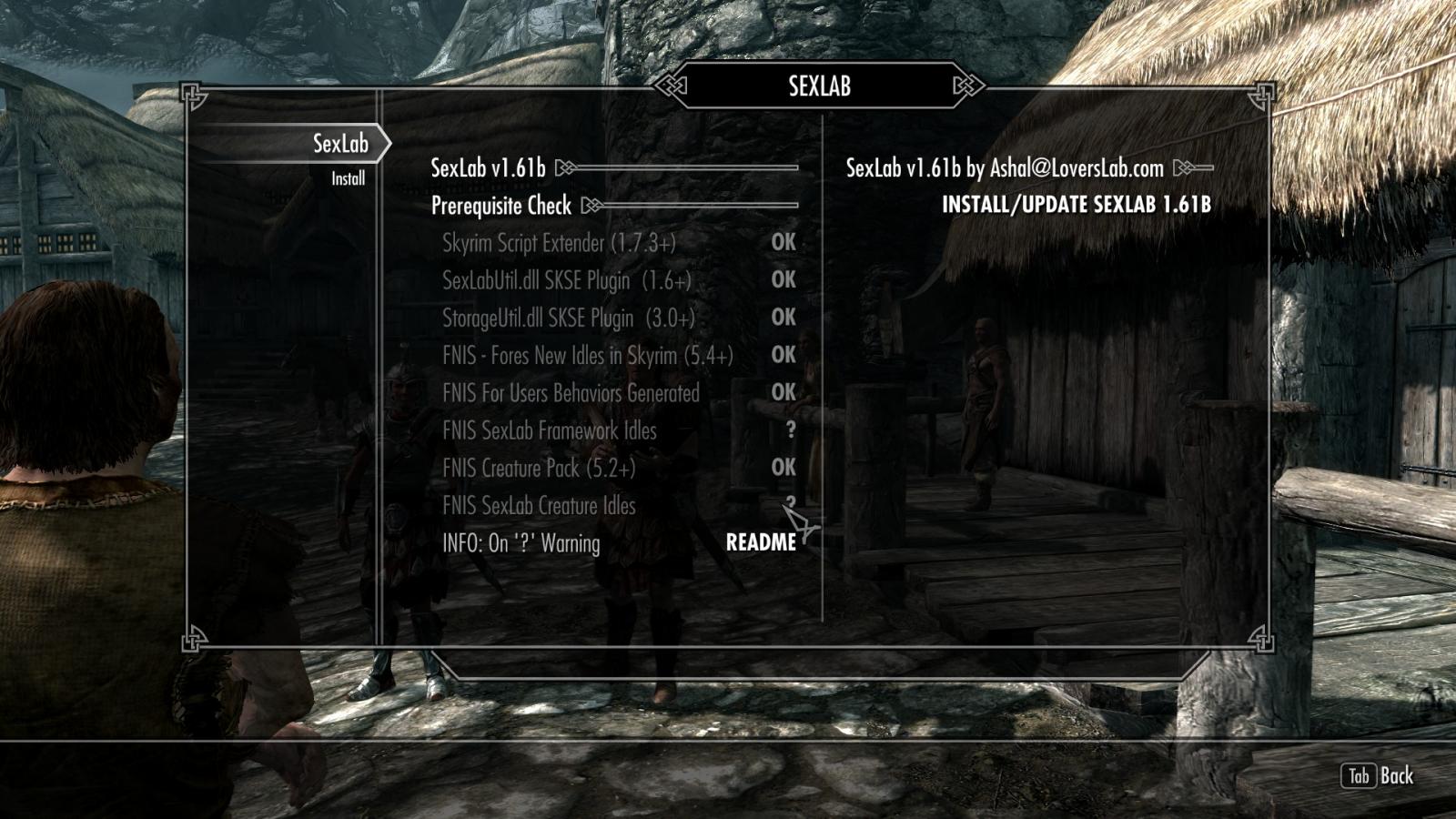Viewport: 1456px width, 819px height.
Task: Select the SexLab mod entry
Action: (339, 144)
